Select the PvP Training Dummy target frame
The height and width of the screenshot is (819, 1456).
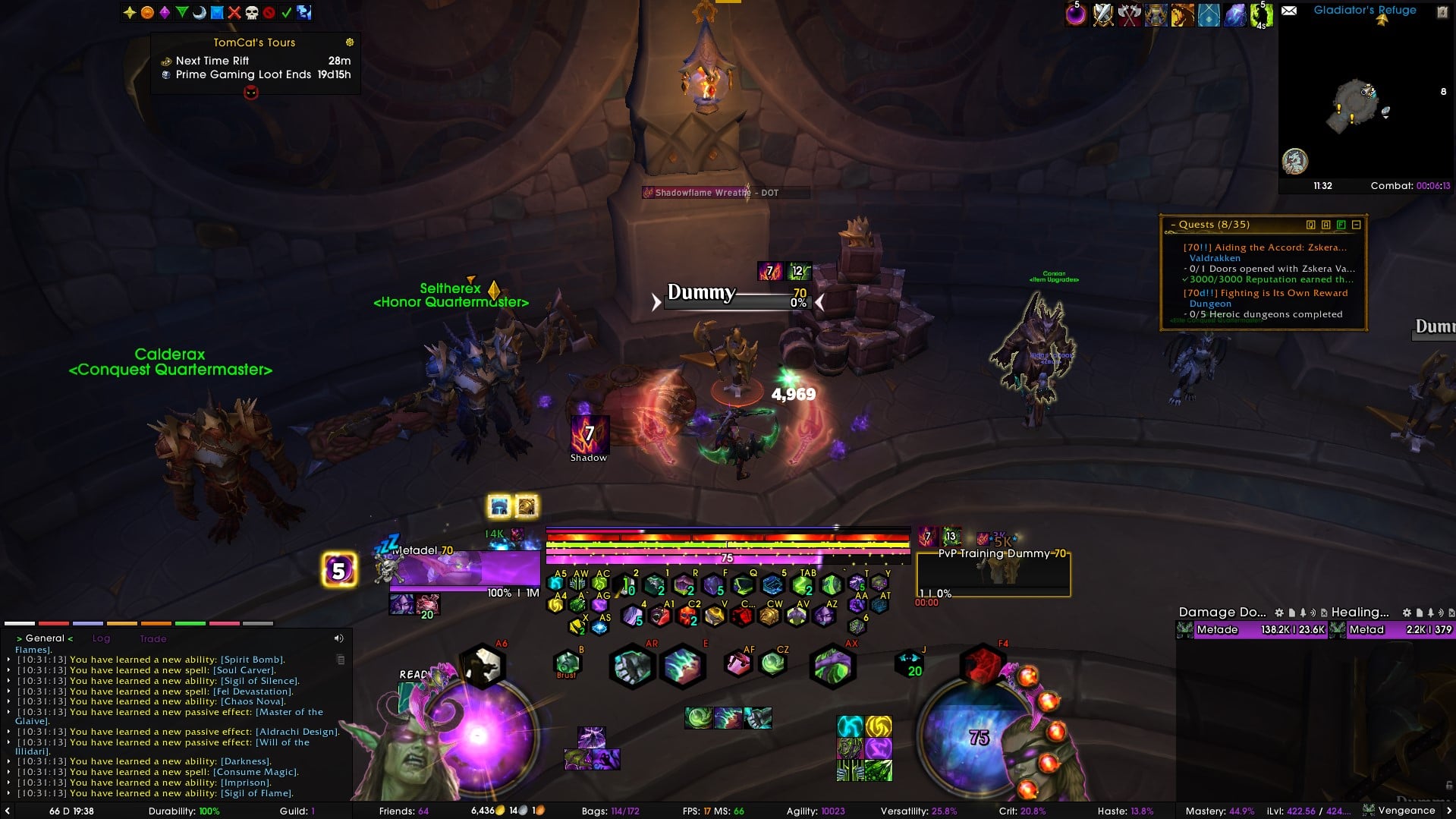994,573
